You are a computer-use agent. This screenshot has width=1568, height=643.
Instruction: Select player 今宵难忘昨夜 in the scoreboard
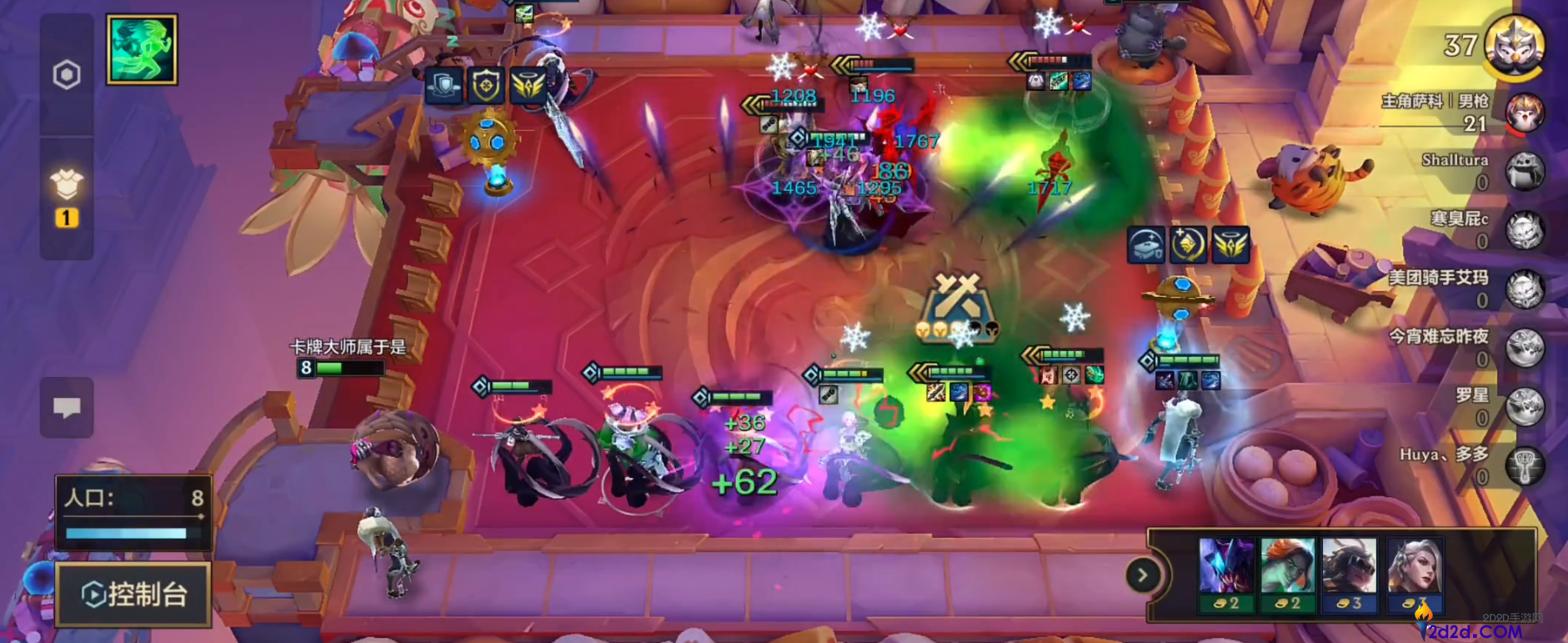pos(1525,349)
